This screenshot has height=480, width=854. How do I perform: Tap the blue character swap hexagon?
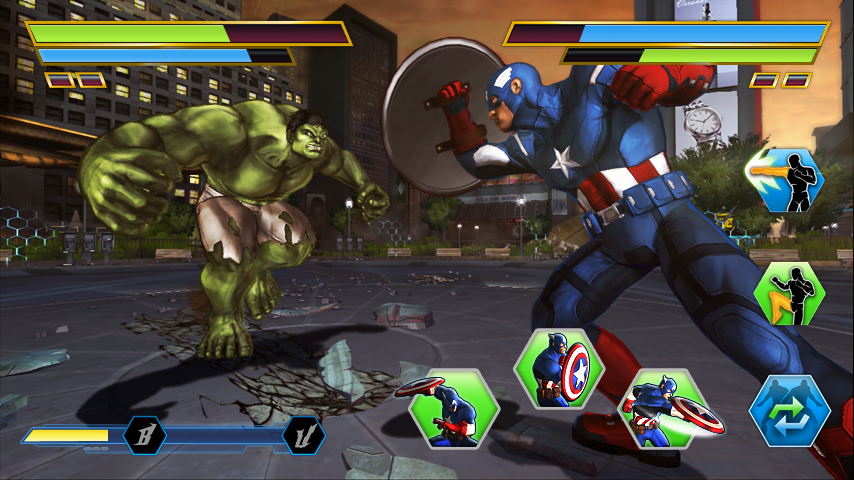coord(789,410)
